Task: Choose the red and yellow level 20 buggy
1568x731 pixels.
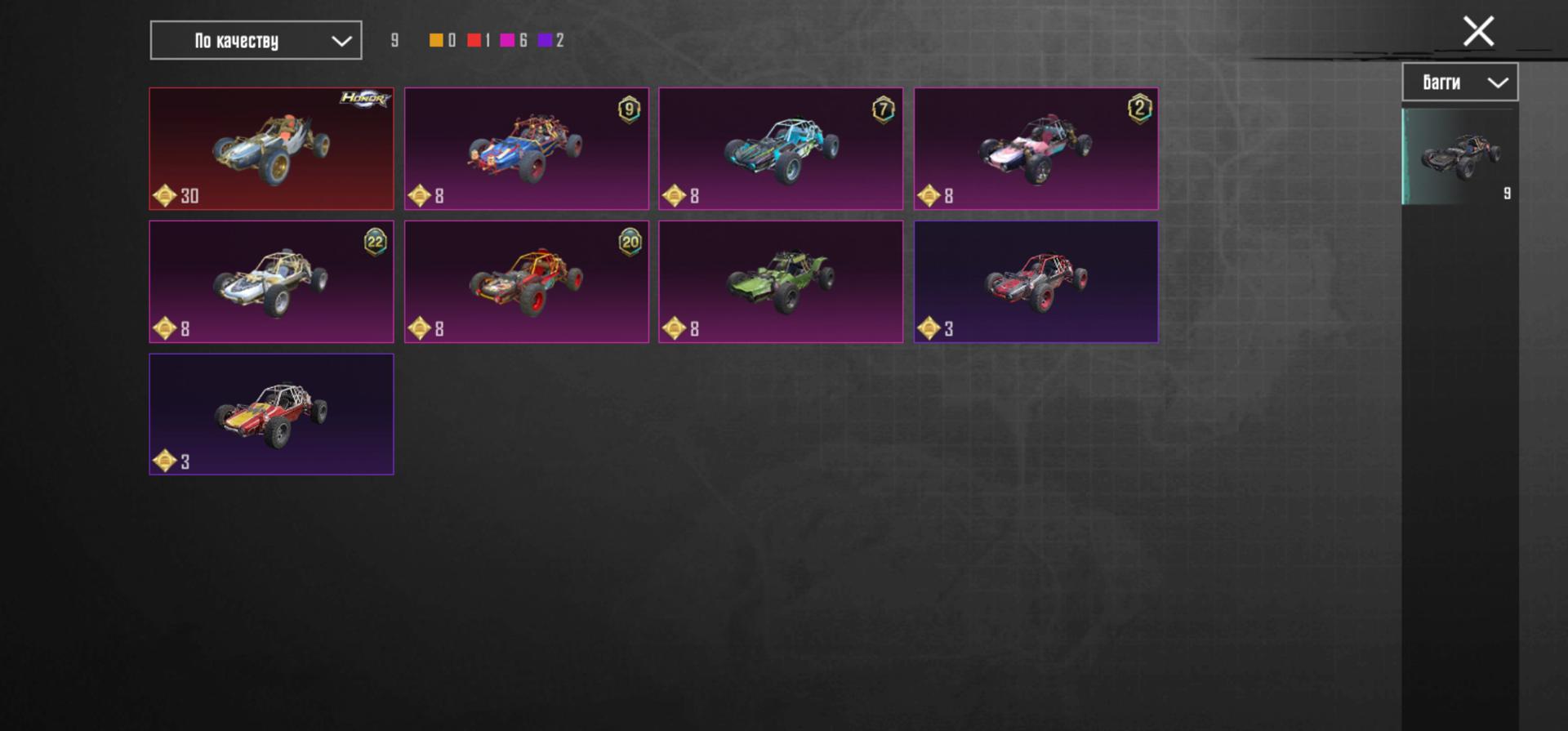Action: [x=526, y=282]
